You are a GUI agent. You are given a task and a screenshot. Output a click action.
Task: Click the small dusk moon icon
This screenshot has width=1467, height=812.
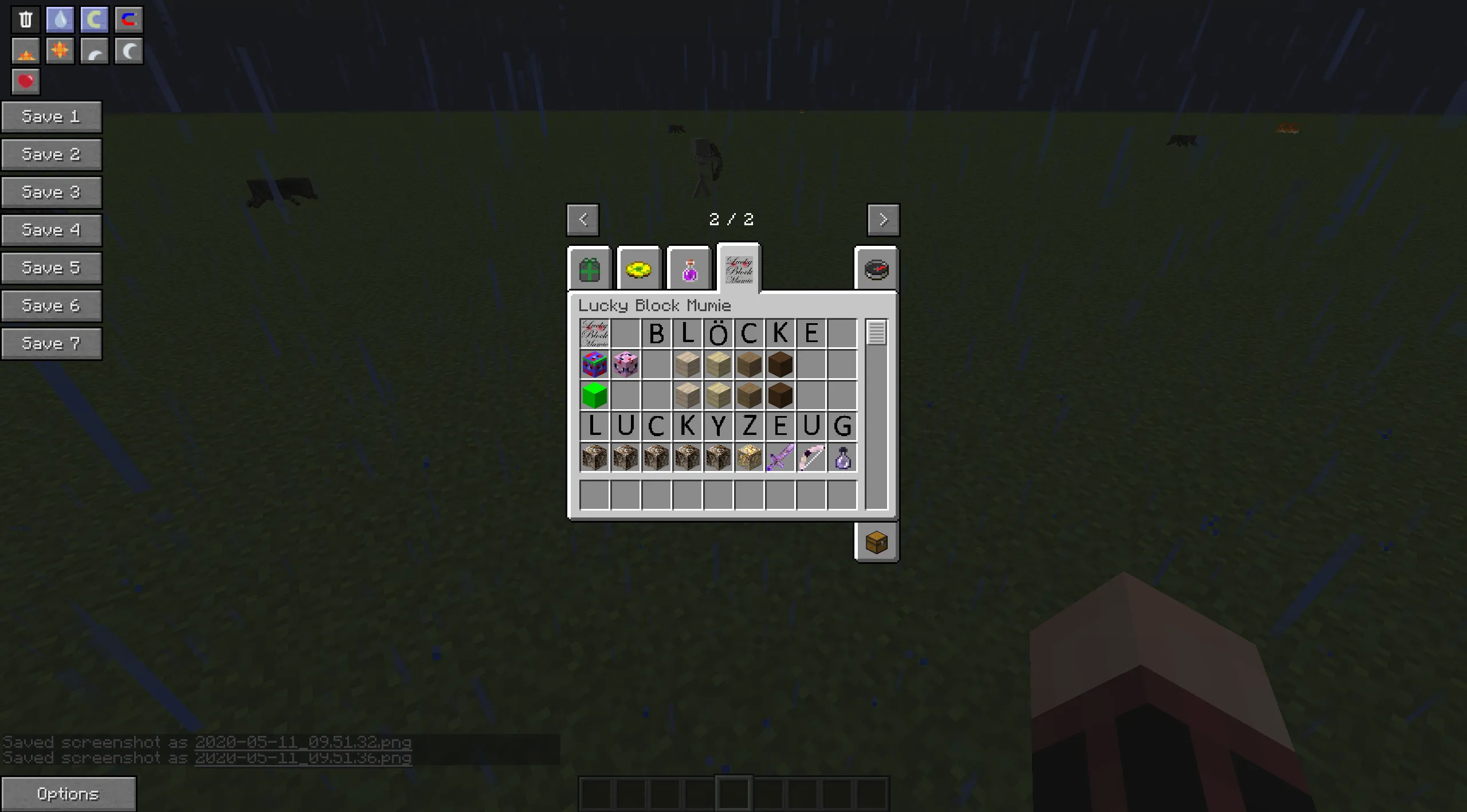(x=93, y=50)
